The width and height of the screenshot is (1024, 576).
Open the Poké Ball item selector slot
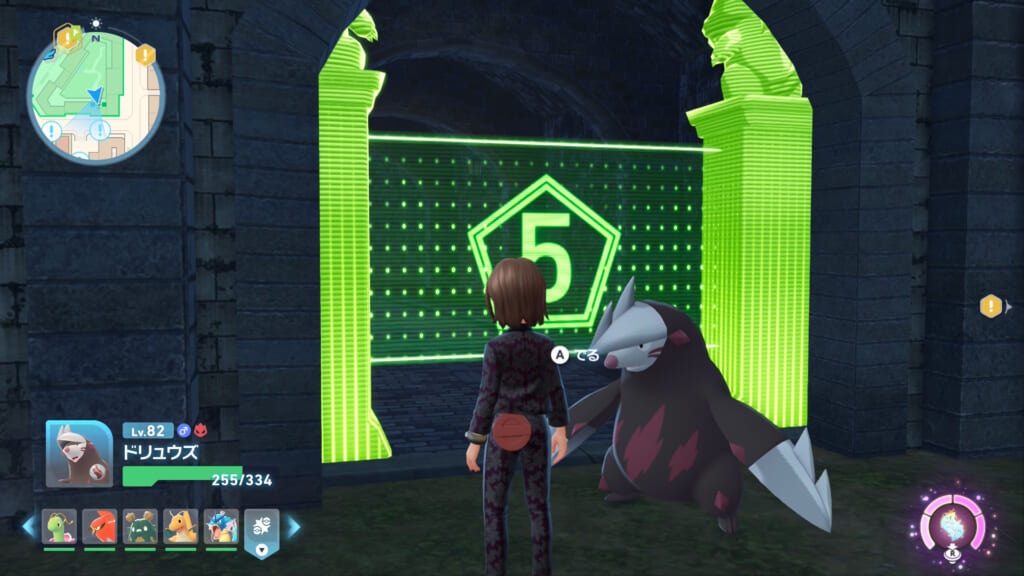point(261,531)
